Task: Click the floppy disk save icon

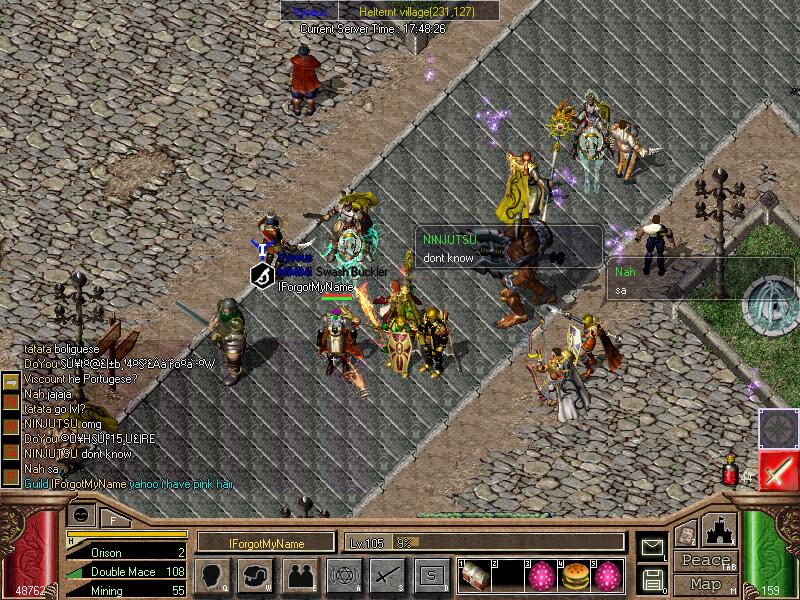Action: 651,578
